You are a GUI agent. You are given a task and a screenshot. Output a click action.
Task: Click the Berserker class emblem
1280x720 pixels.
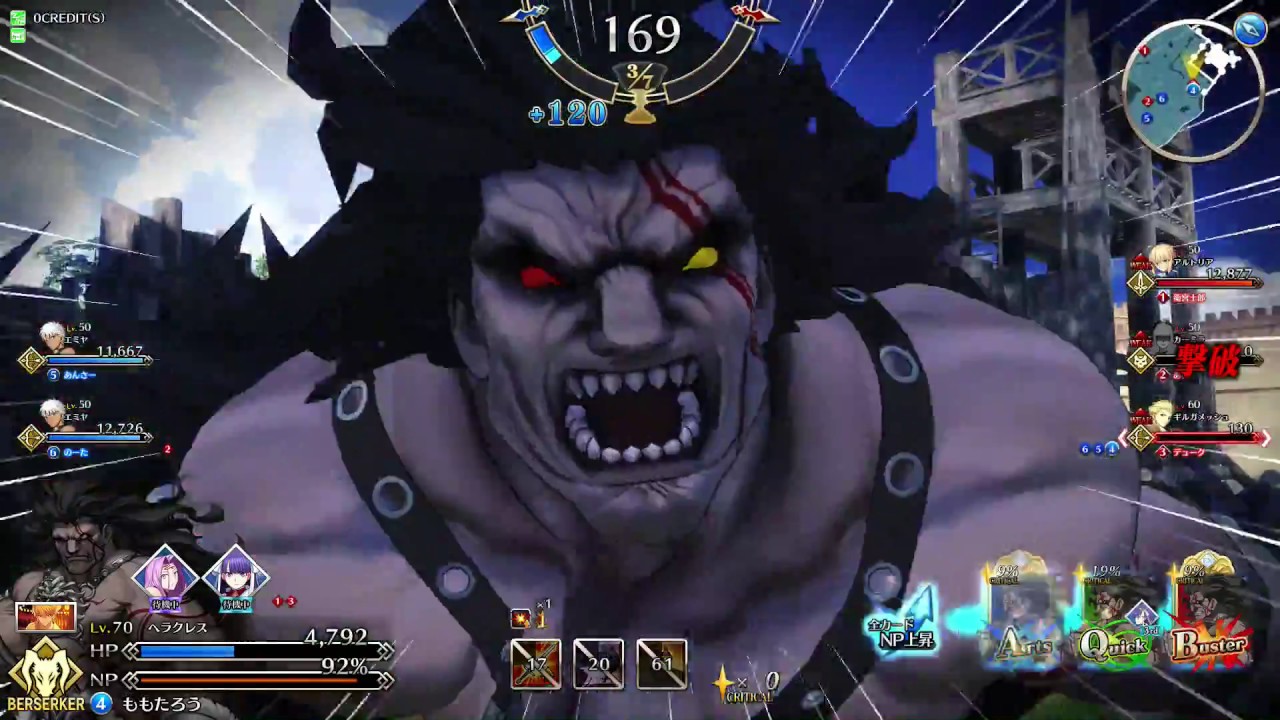click(x=46, y=672)
